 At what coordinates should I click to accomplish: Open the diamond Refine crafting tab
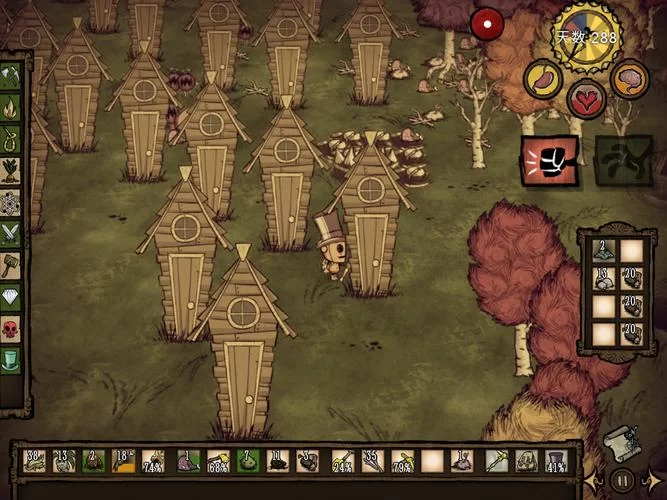(x=11, y=296)
